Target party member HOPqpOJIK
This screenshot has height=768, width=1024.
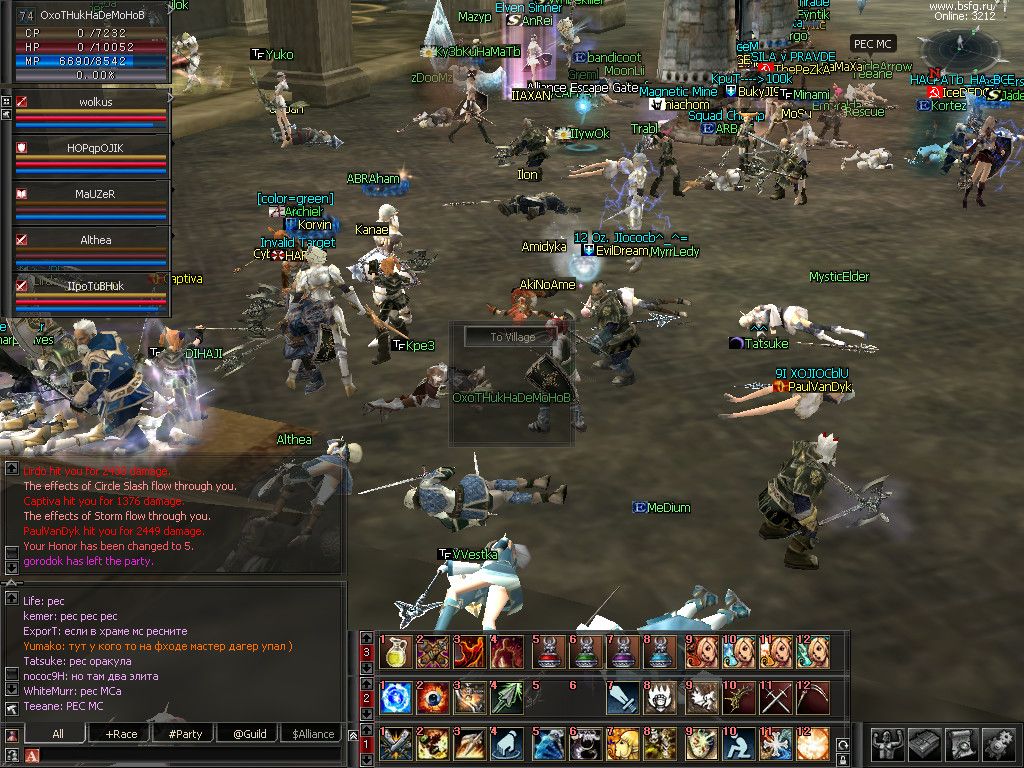pos(94,148)
